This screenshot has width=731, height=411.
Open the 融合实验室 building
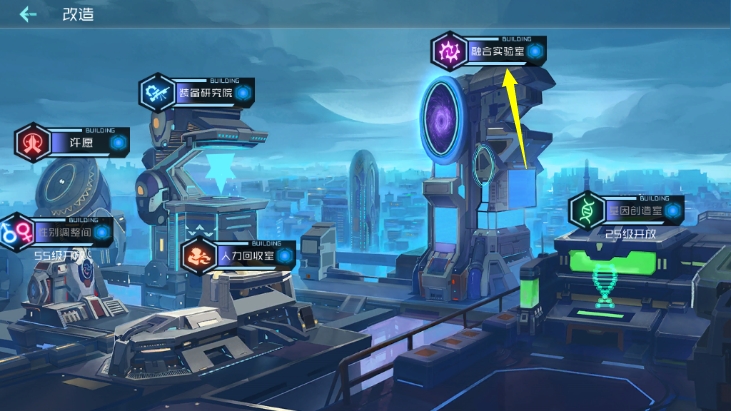click(496, 51)
